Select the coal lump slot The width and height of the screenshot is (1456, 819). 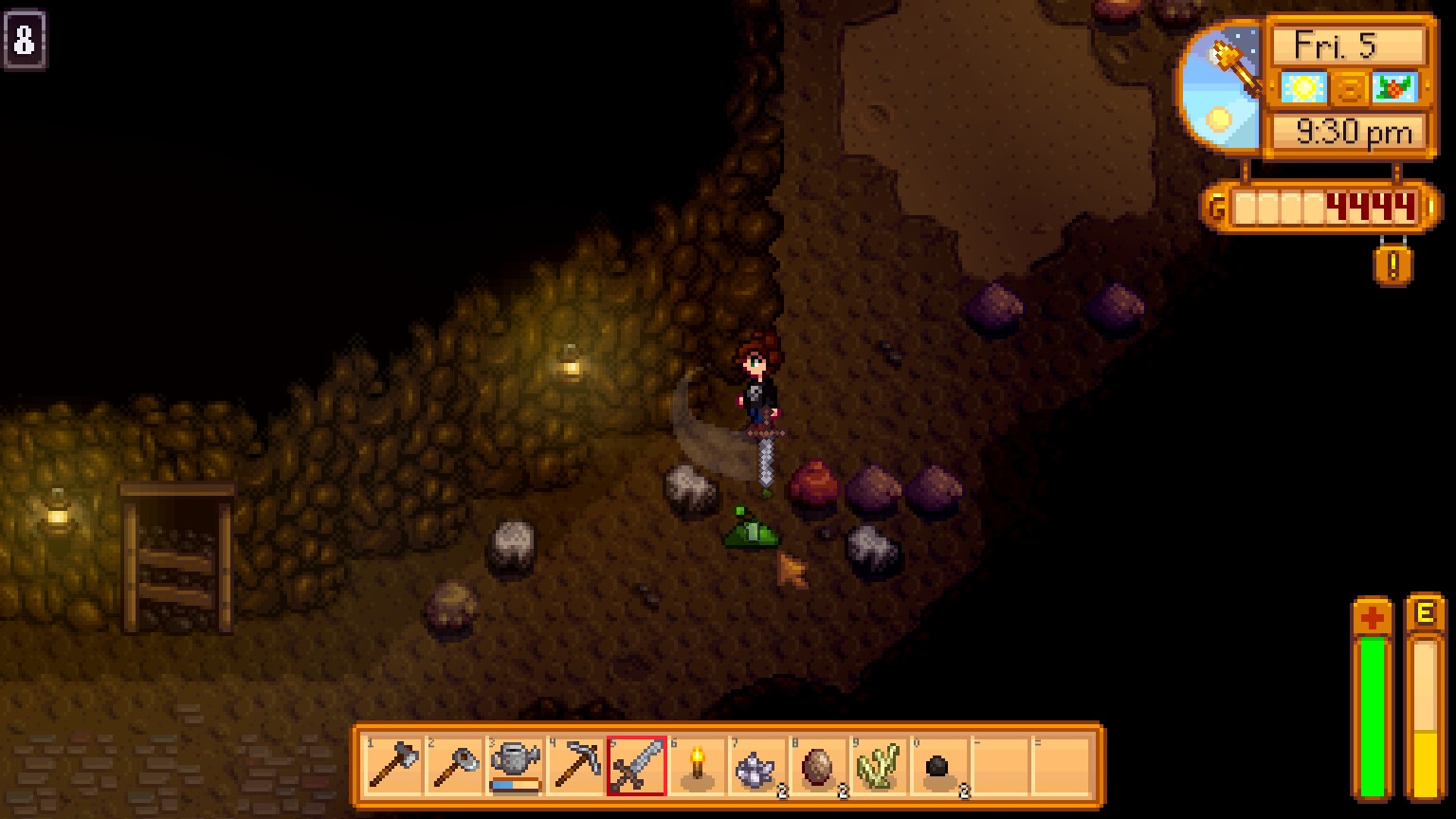tap(939, 766)
